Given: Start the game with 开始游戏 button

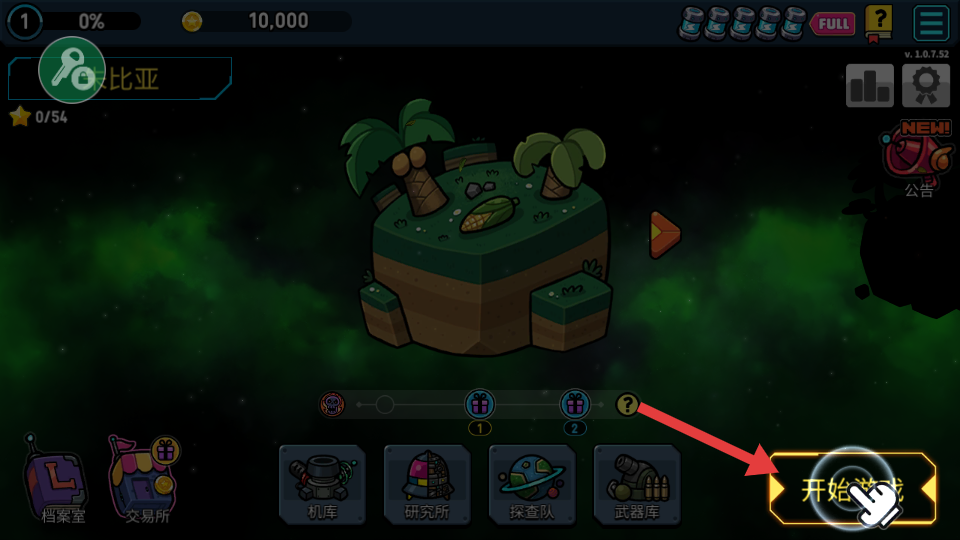Looking at the screenshot, I should [x=852, y=489].
